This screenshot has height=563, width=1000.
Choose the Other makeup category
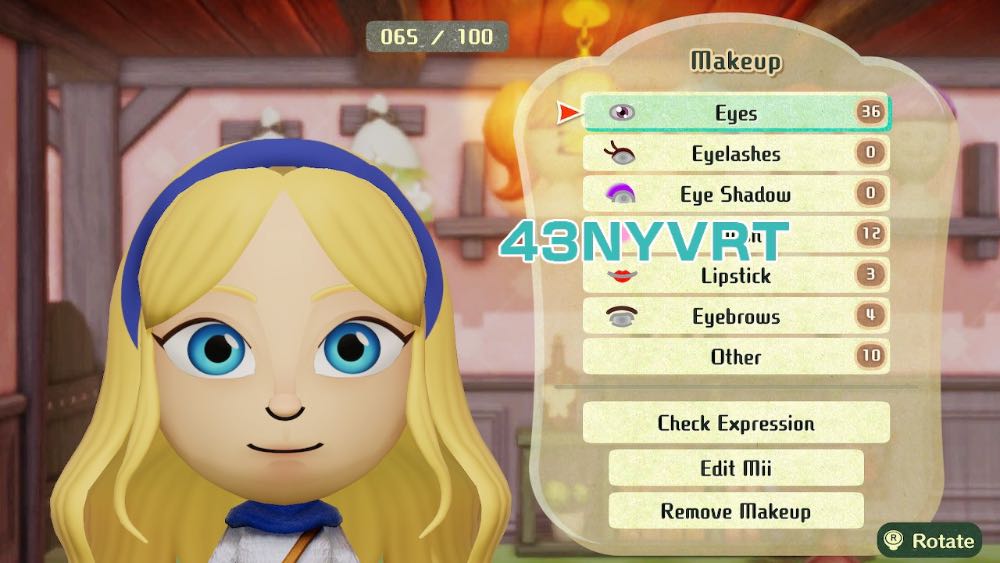735,357
